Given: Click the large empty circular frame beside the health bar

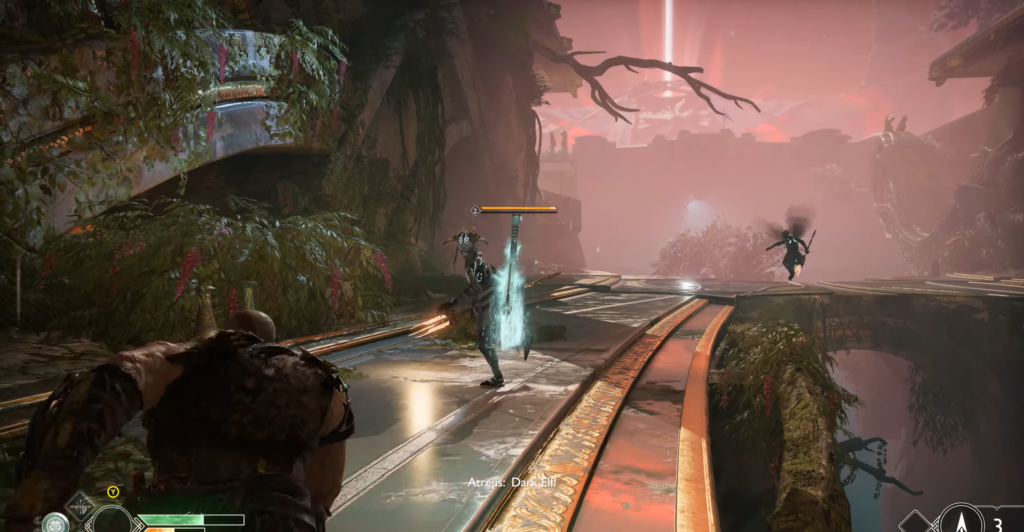Looking at the screenshot, I should coord(110,520).
